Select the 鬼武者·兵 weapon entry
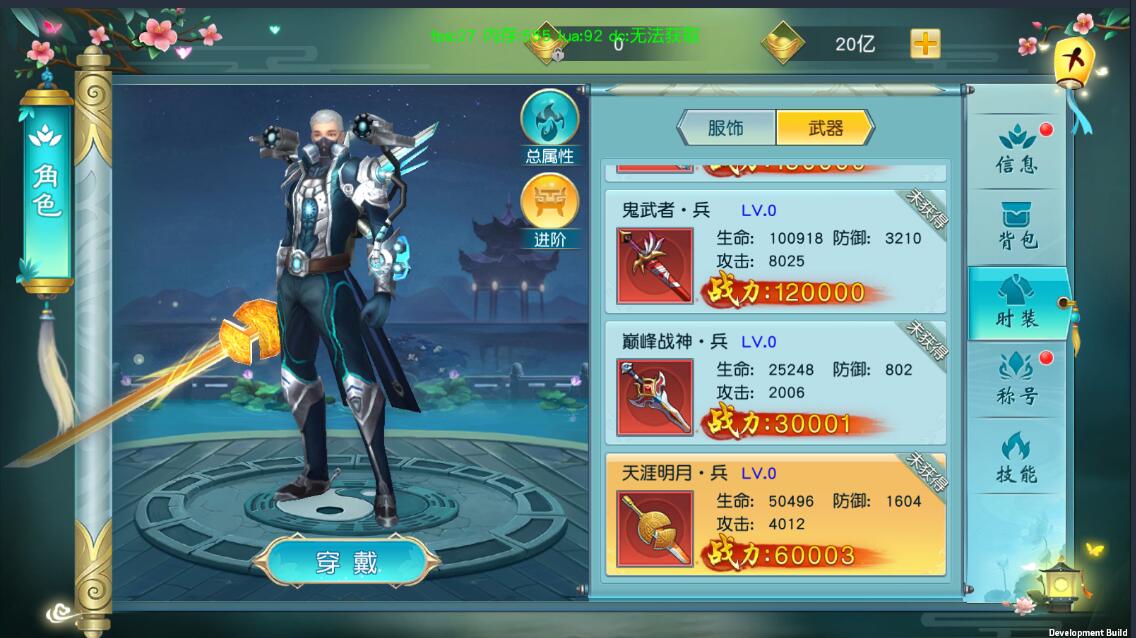 tap(775, 249)
